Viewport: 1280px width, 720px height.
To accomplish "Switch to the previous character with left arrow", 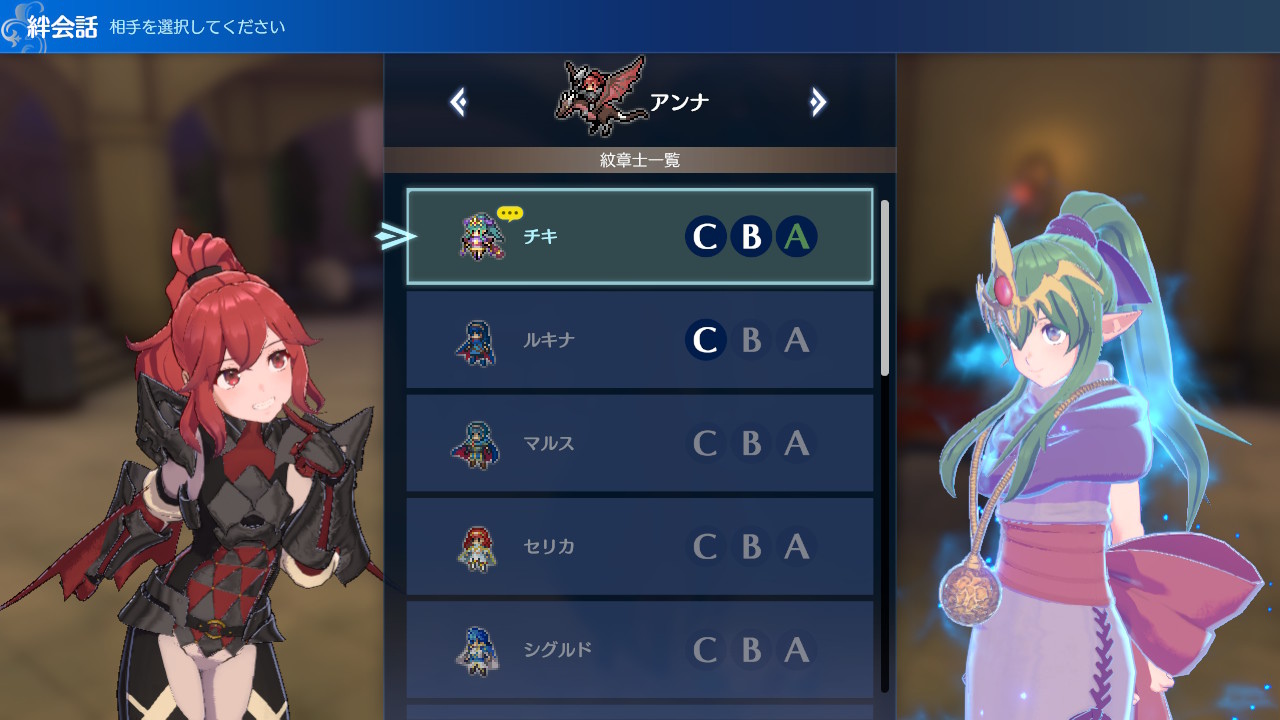I will click(458, 102).
